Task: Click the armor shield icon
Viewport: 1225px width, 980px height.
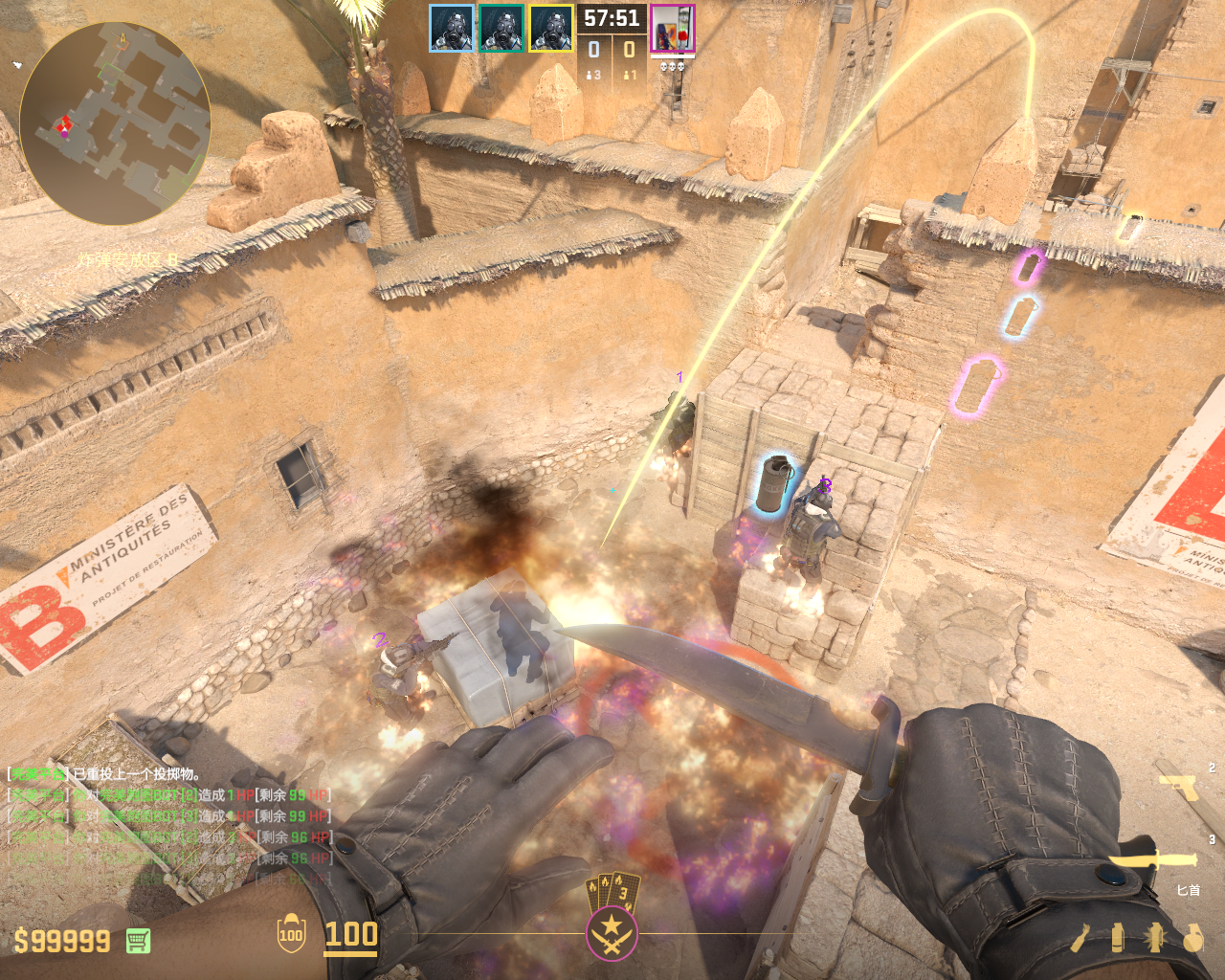Action: click(x=291, y=934)
